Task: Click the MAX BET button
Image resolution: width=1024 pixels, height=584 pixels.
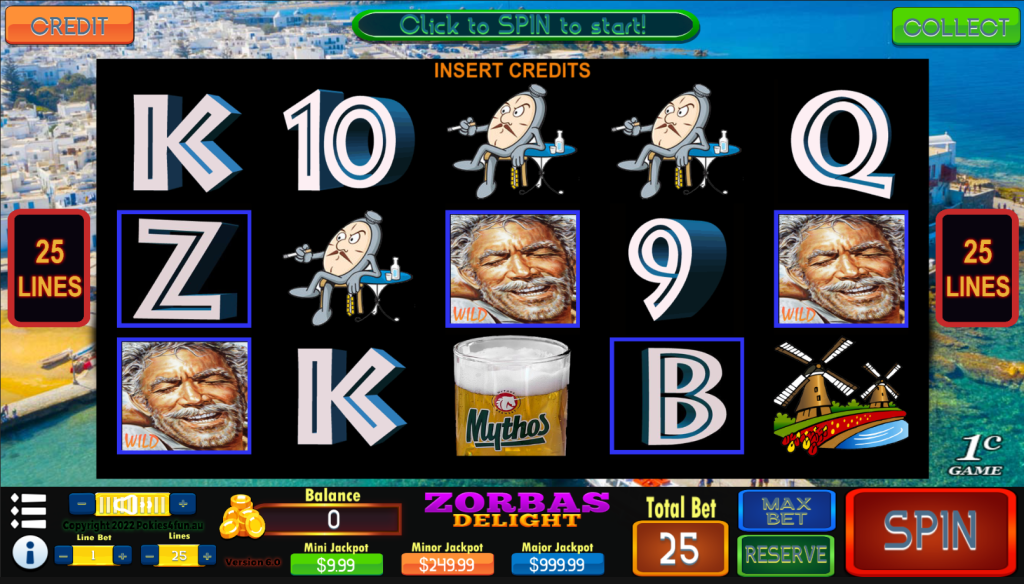Action: tap(786, 510)
